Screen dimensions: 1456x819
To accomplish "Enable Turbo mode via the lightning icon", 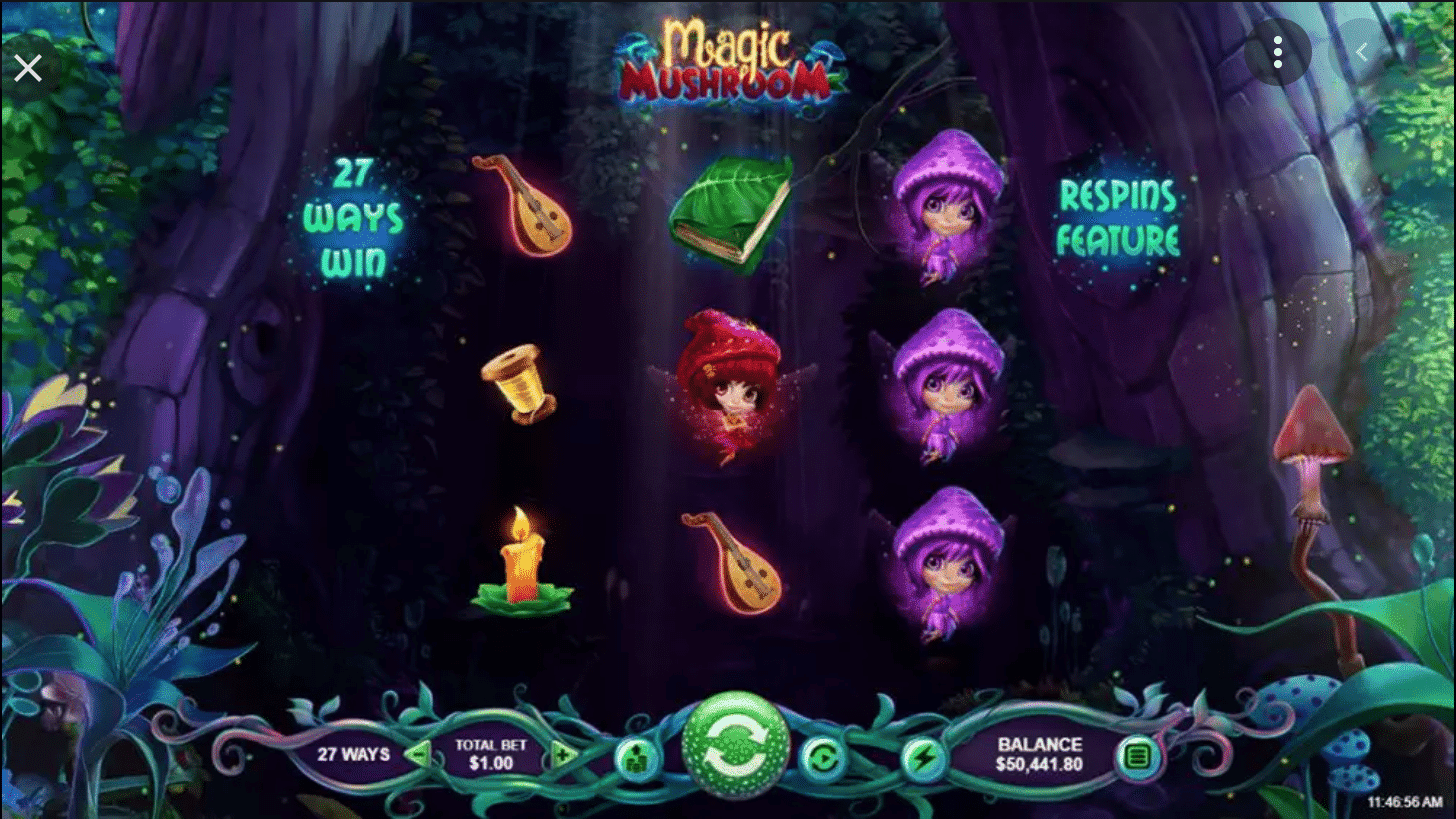I will pyautogui.click(x=922, y=757).
